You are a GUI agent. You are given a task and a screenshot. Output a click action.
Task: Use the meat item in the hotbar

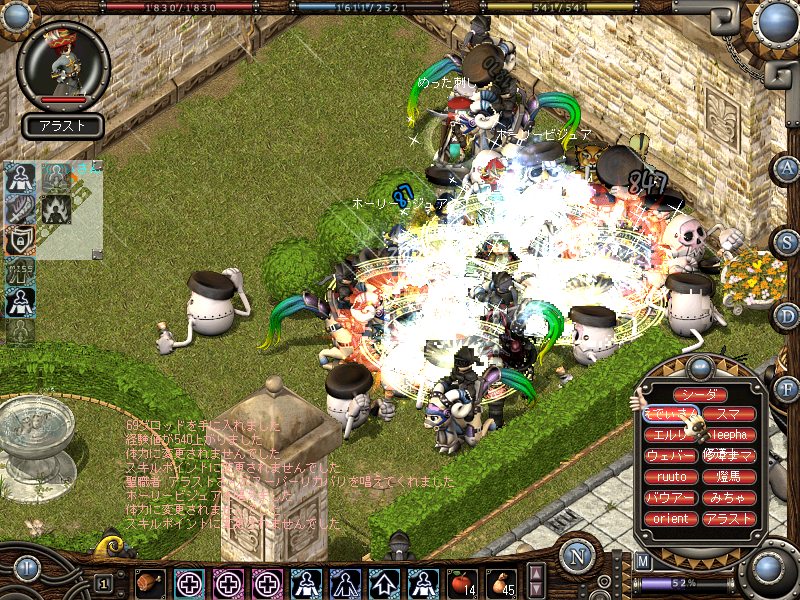[x=150, y=582]
